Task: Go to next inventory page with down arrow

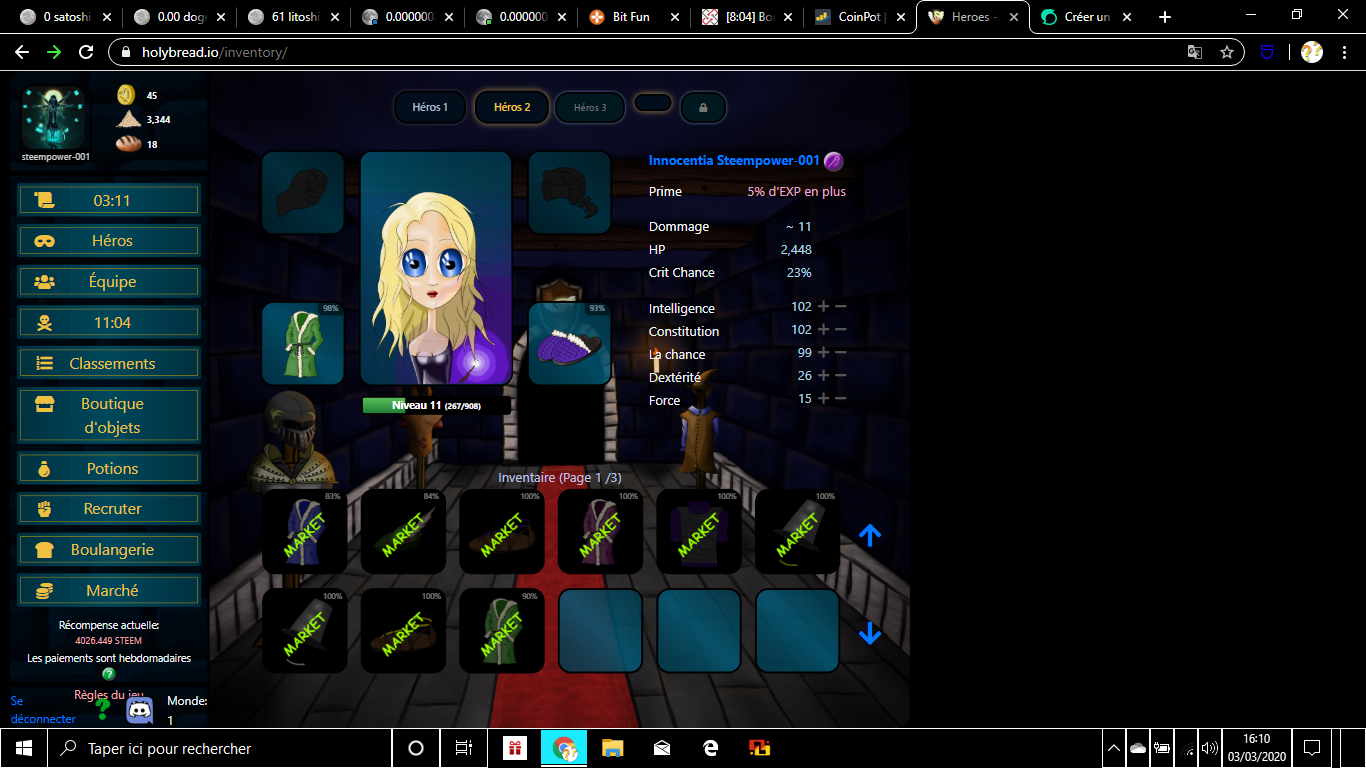Action: [x=870, y=633]
